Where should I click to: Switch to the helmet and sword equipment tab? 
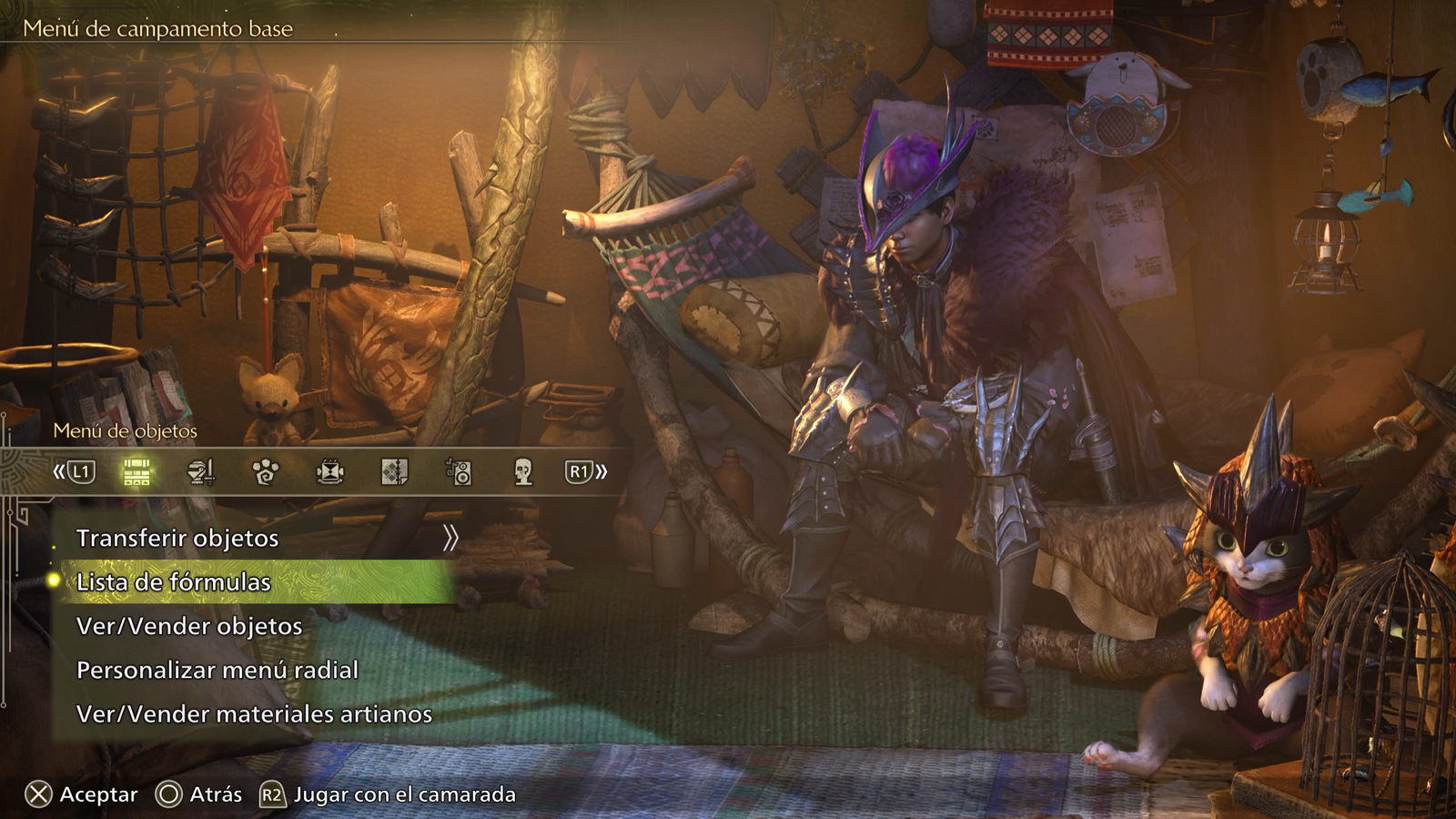click(x=201, y=471)
